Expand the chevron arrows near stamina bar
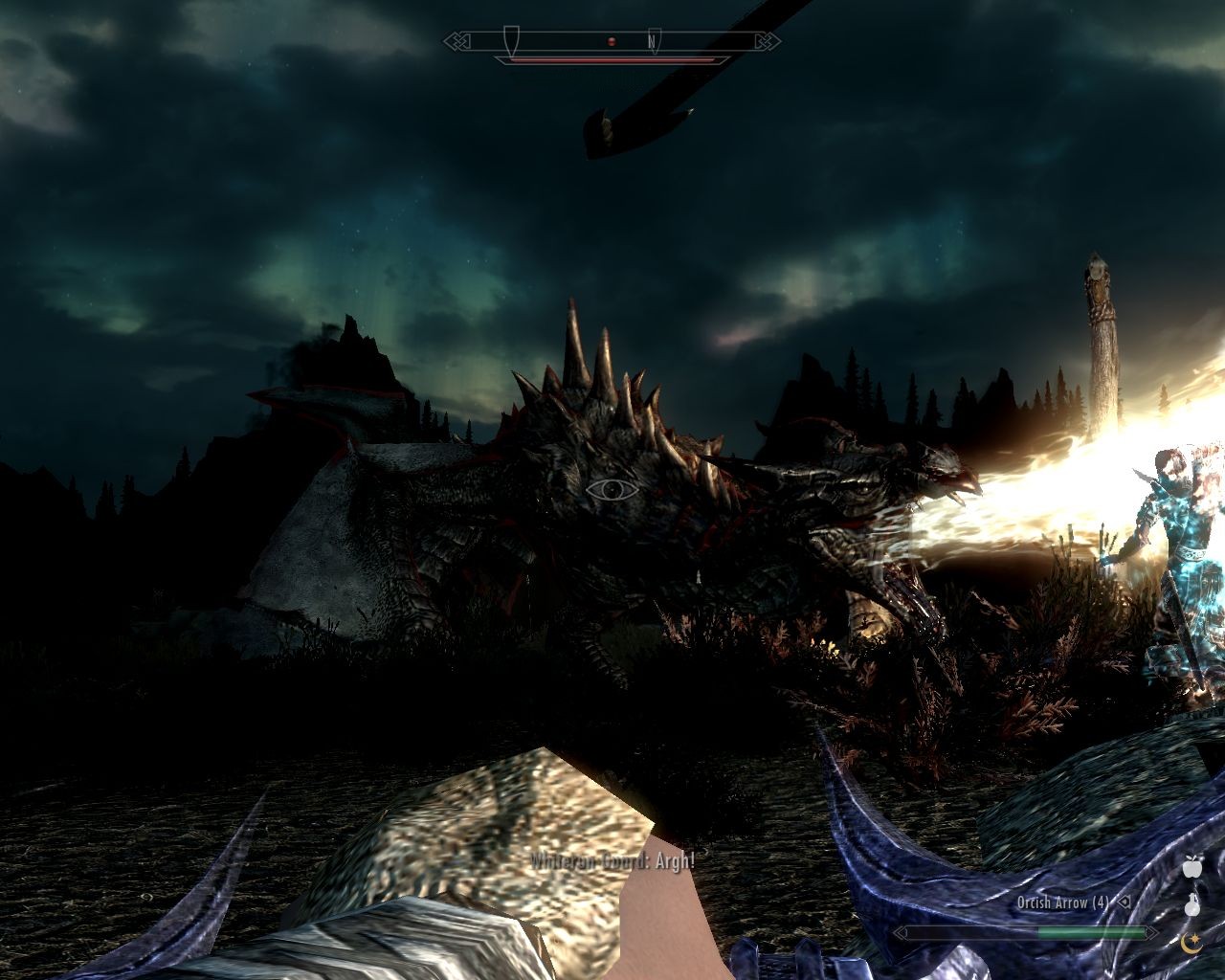The width and height of the screenshot is (1225, 980). 900,931
